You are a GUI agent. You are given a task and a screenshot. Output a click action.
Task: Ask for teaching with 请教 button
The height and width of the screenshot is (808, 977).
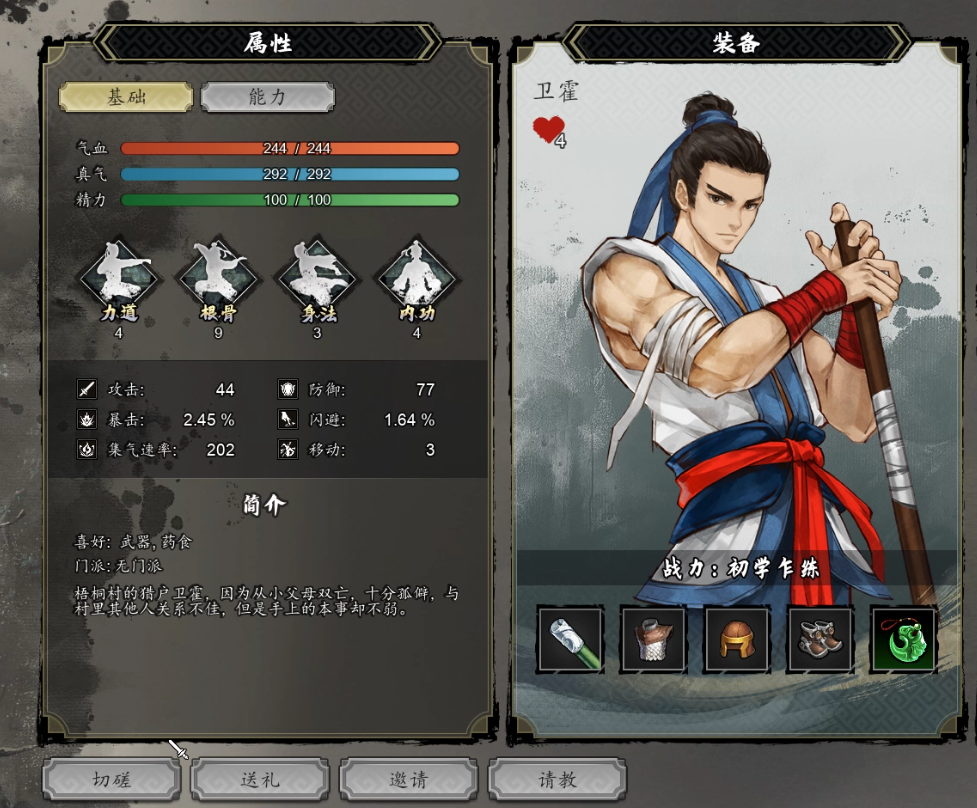(x=557, y=779)
